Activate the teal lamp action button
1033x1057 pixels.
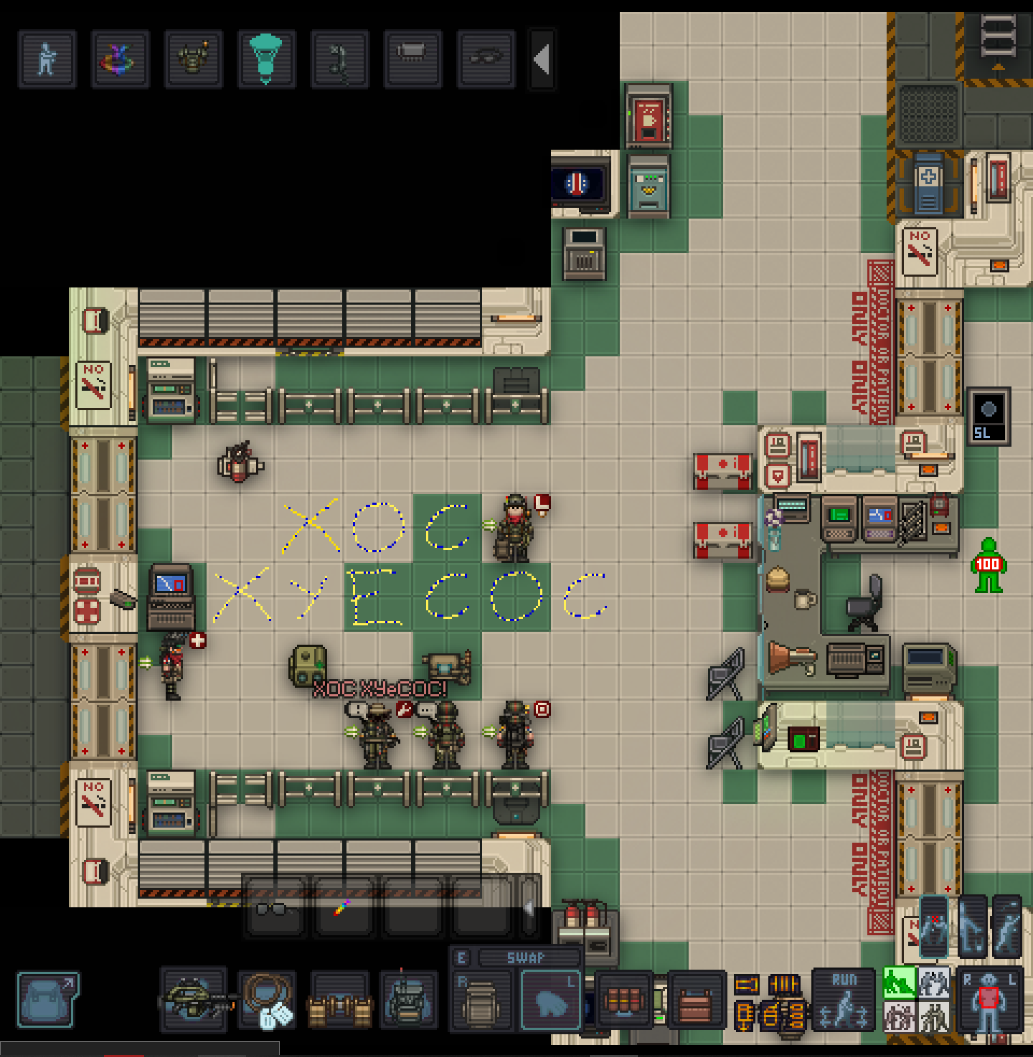(266, 59)
